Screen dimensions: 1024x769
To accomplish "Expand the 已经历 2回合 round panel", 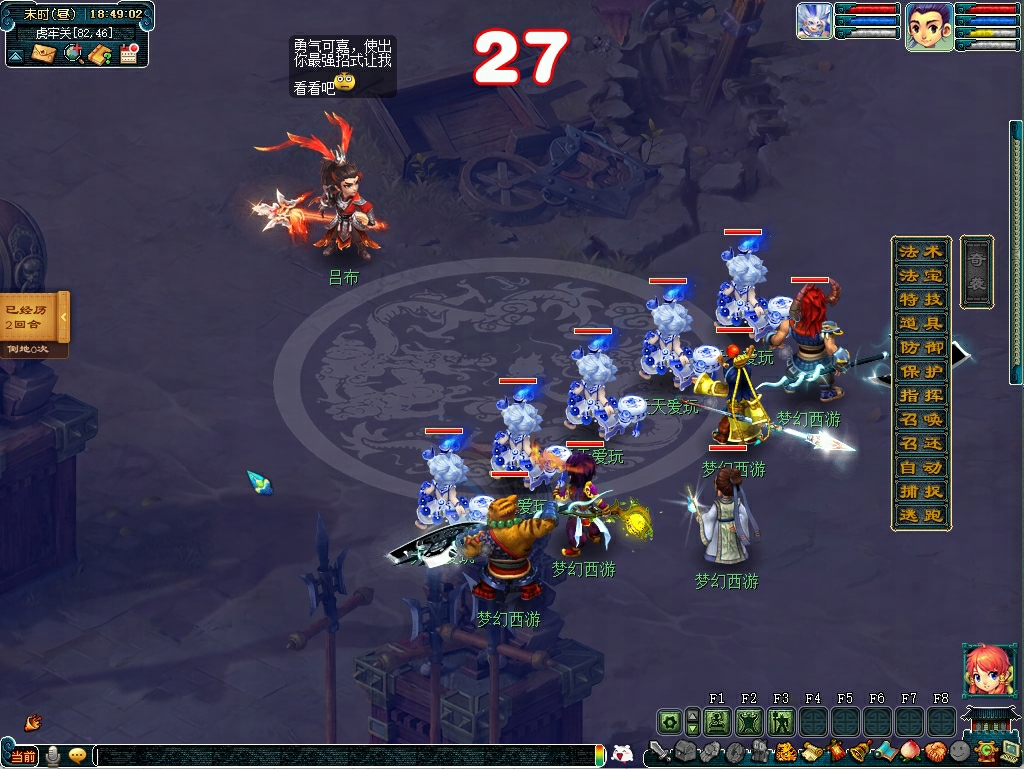I will point(63,317).
